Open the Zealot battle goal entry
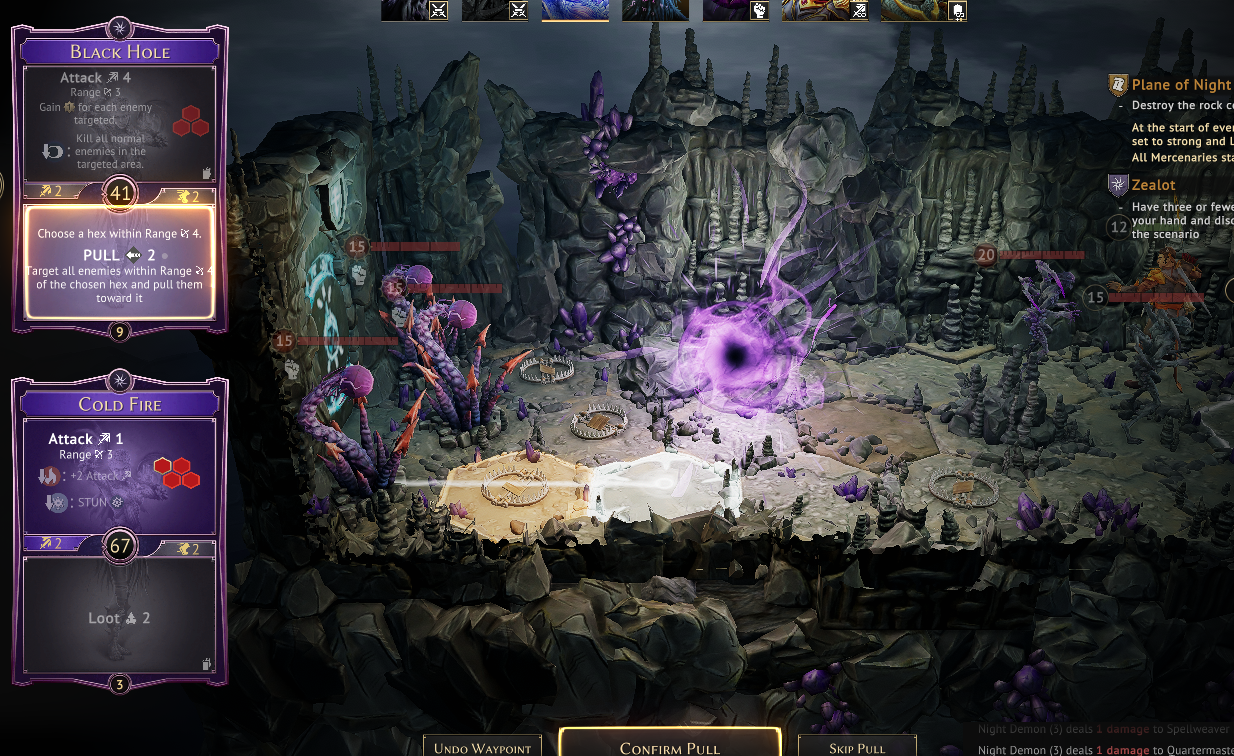The width and height of the screenshot is (1234, 756). [1153, 185]
